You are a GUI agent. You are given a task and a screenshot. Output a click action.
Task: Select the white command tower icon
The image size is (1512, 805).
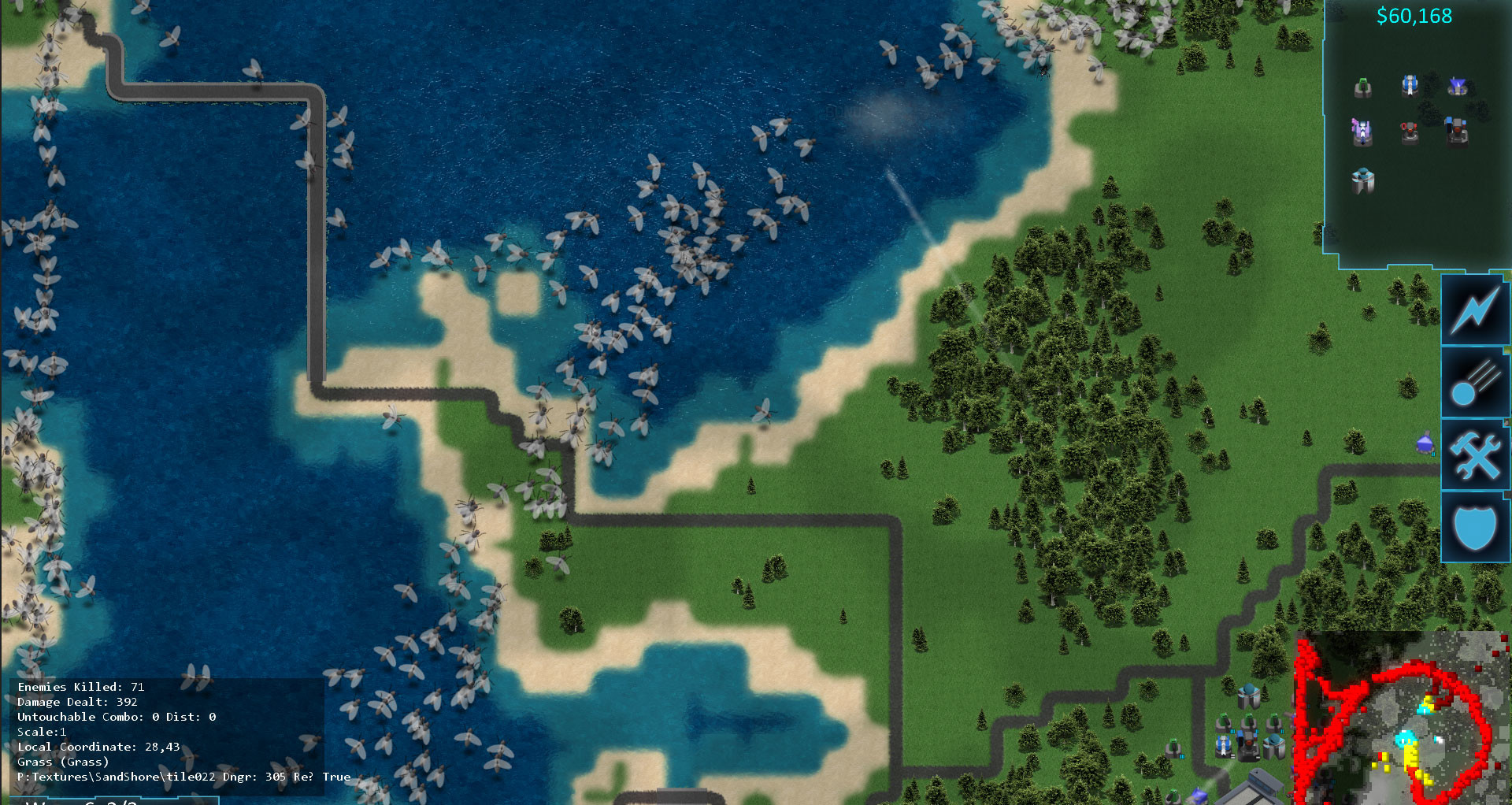[1362, 181]
